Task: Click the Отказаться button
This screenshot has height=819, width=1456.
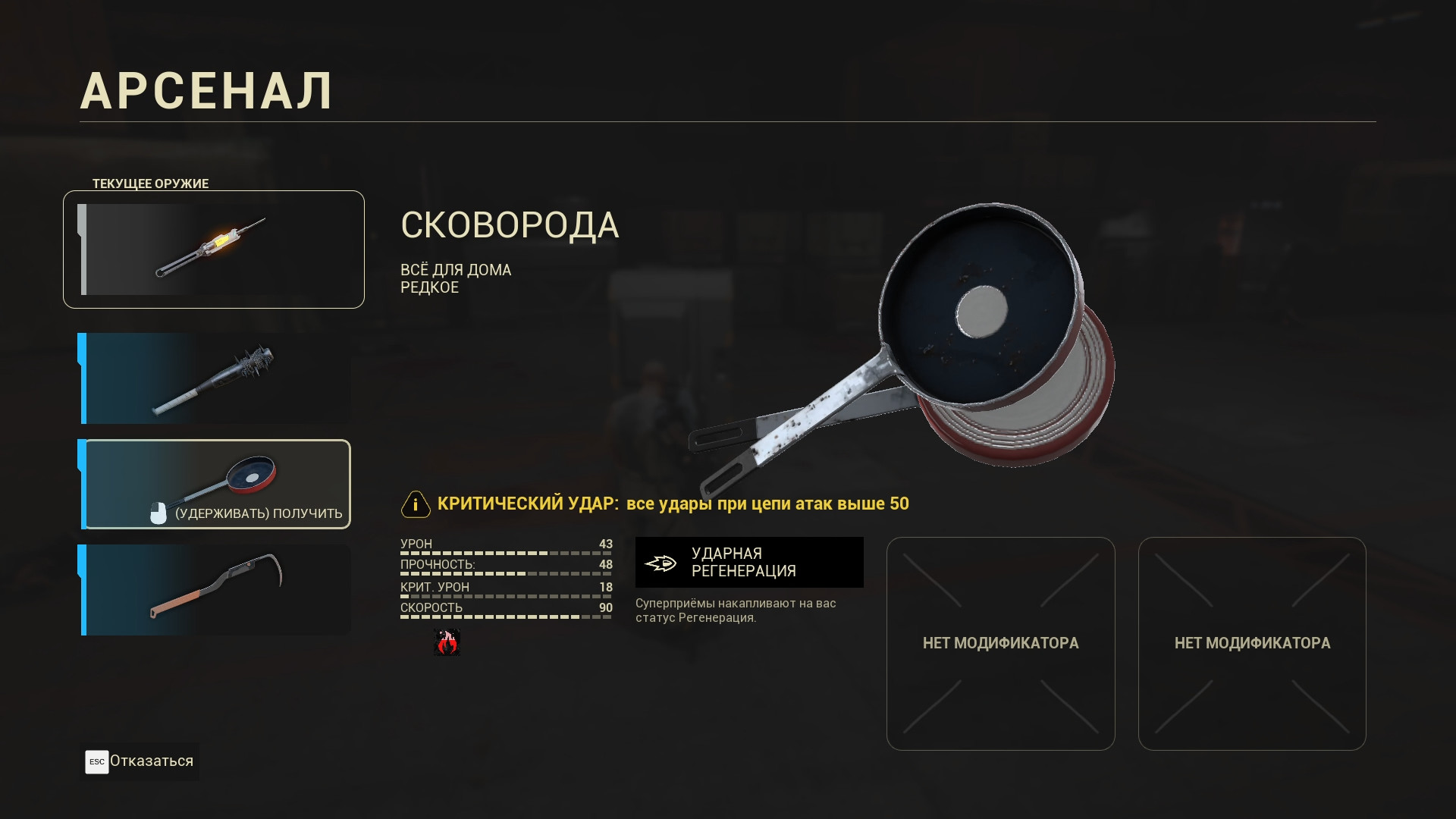Action: coord(139,761)
